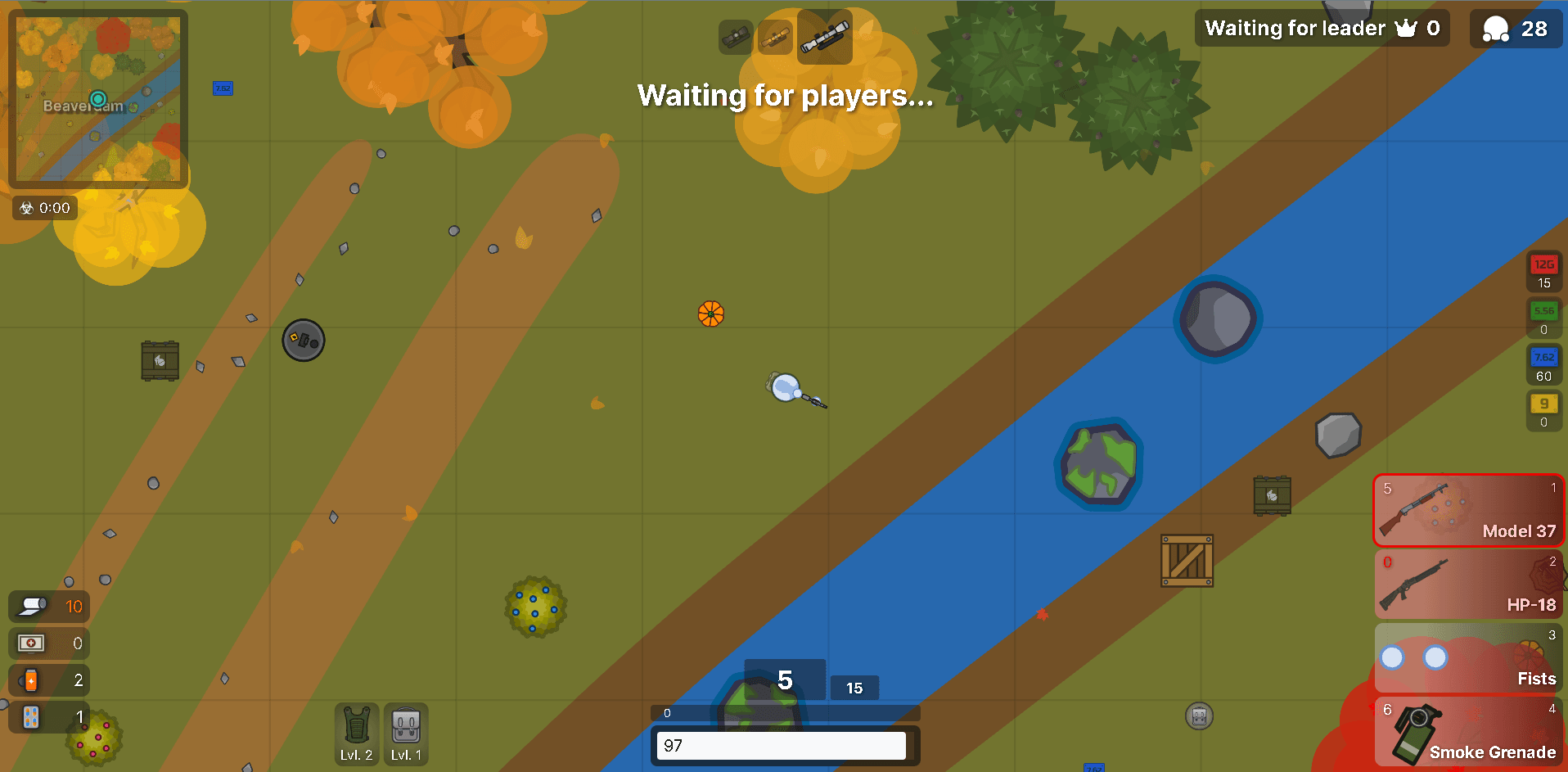Switch to the HP-18 weapon slot
Image resolution: width=1568 pixels, height=772 pixels.
(x=1469, y=583)
